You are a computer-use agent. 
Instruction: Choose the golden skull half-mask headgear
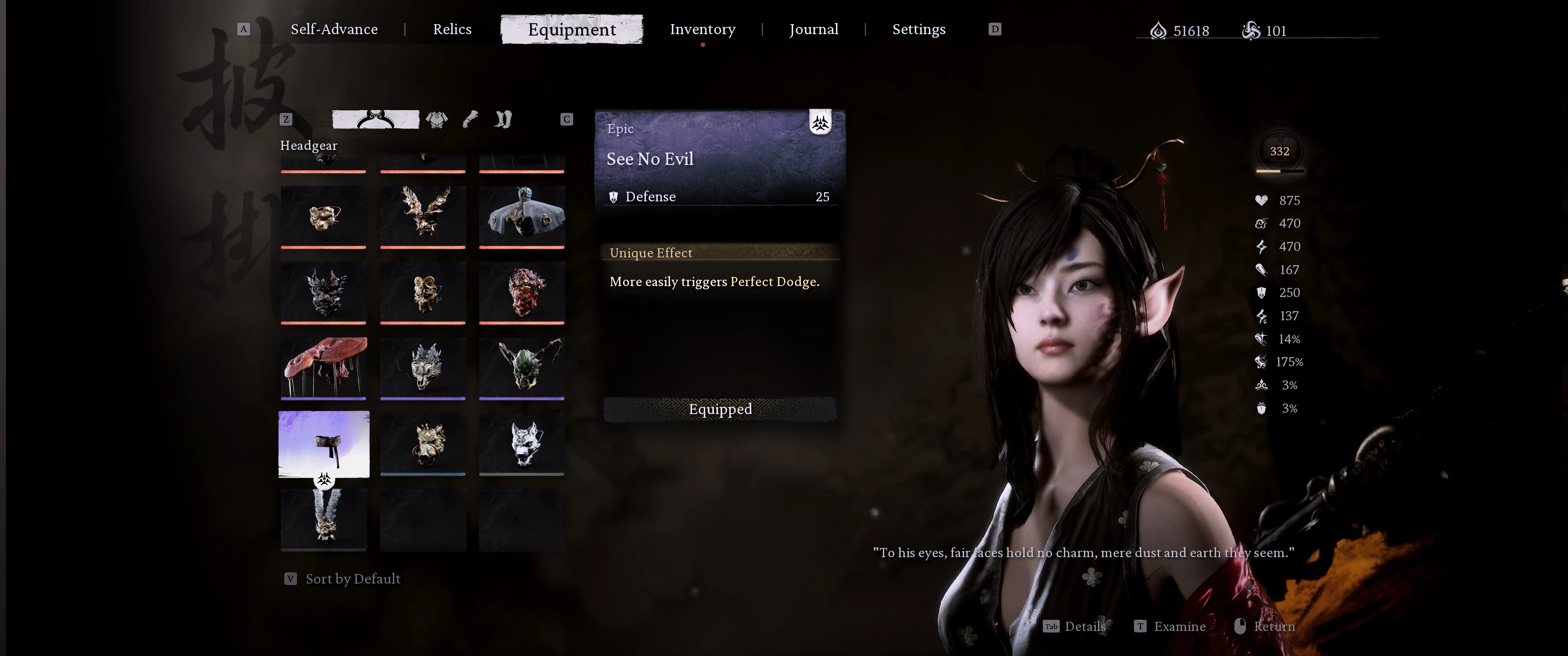click(x=324, y=217)
